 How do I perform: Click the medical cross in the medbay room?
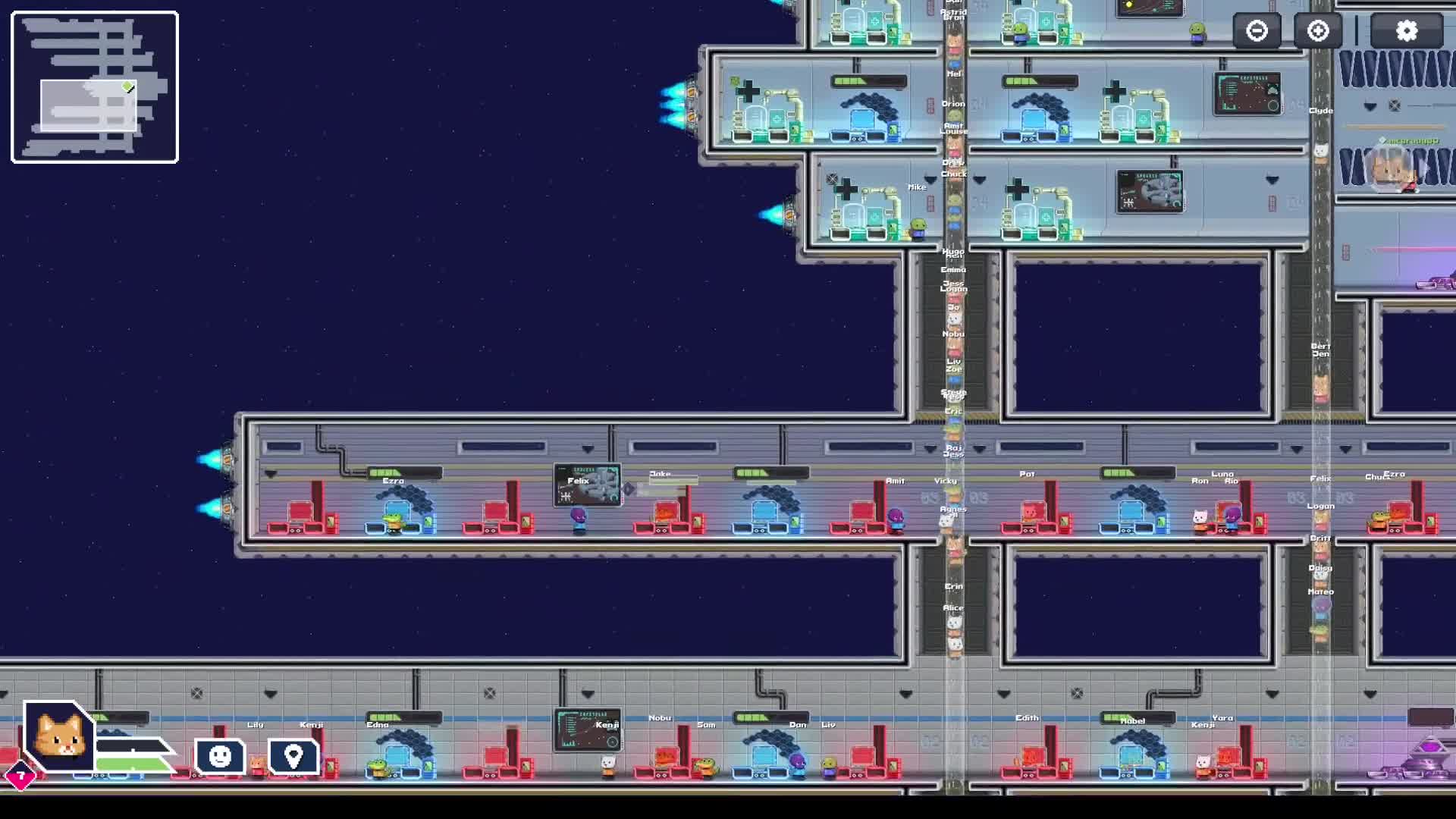pyautogui.click(x=748, y=93)
